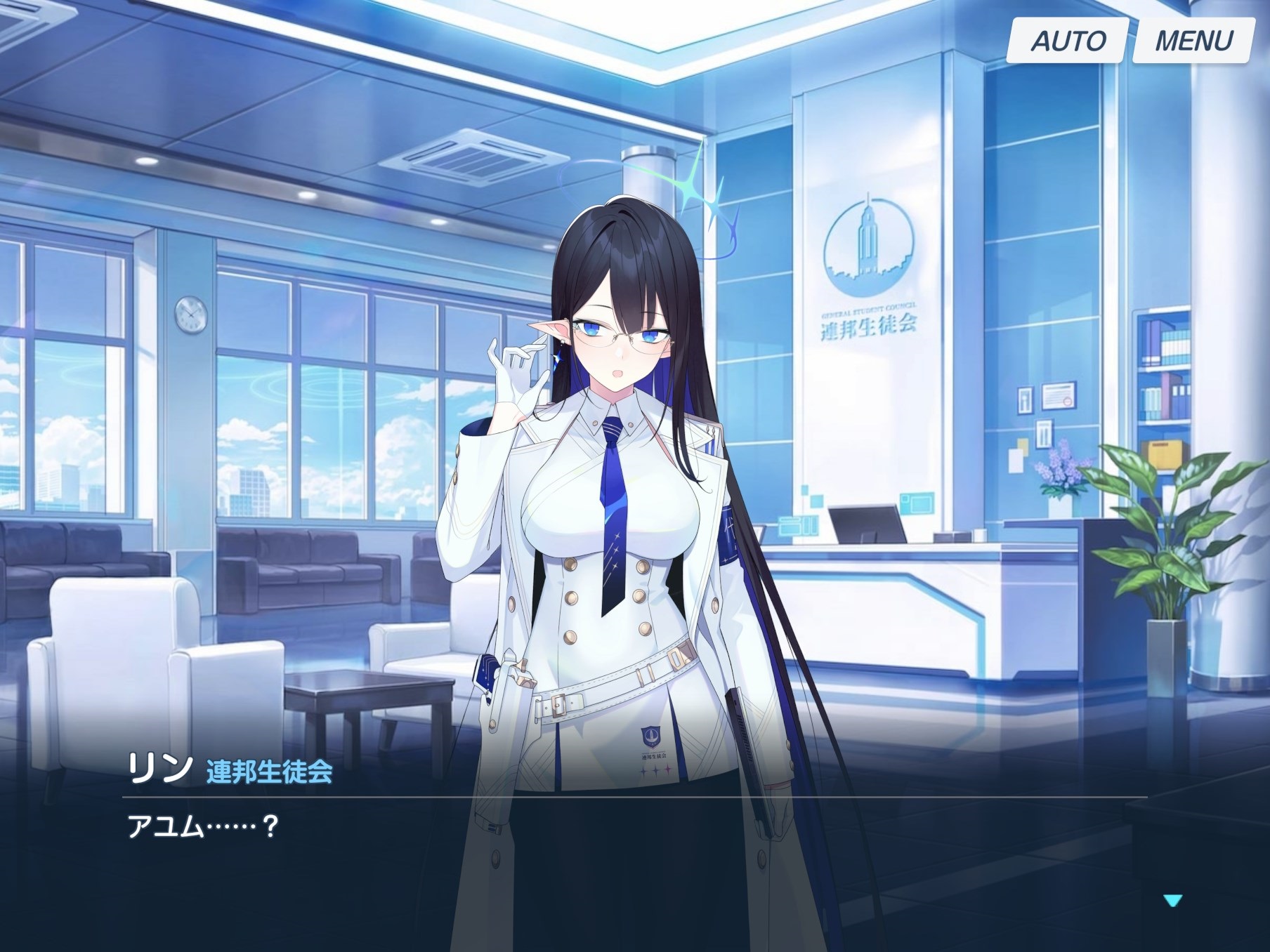
Task: Advance dialogue with the cyan arrow
Action: click(1172, 900)
